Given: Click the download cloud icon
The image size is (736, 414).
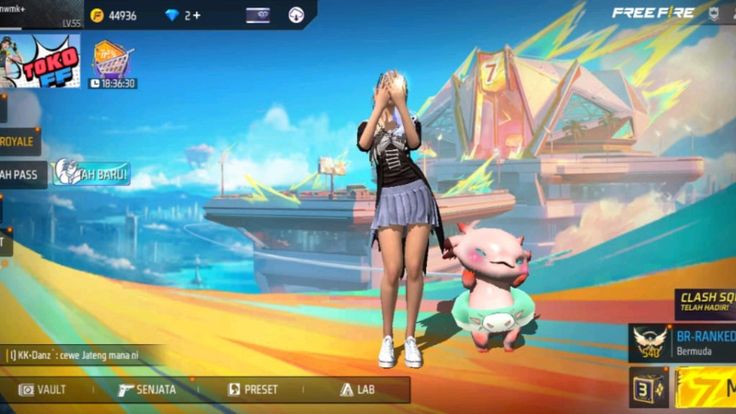Looking at the screenshot, I should 296,15.
